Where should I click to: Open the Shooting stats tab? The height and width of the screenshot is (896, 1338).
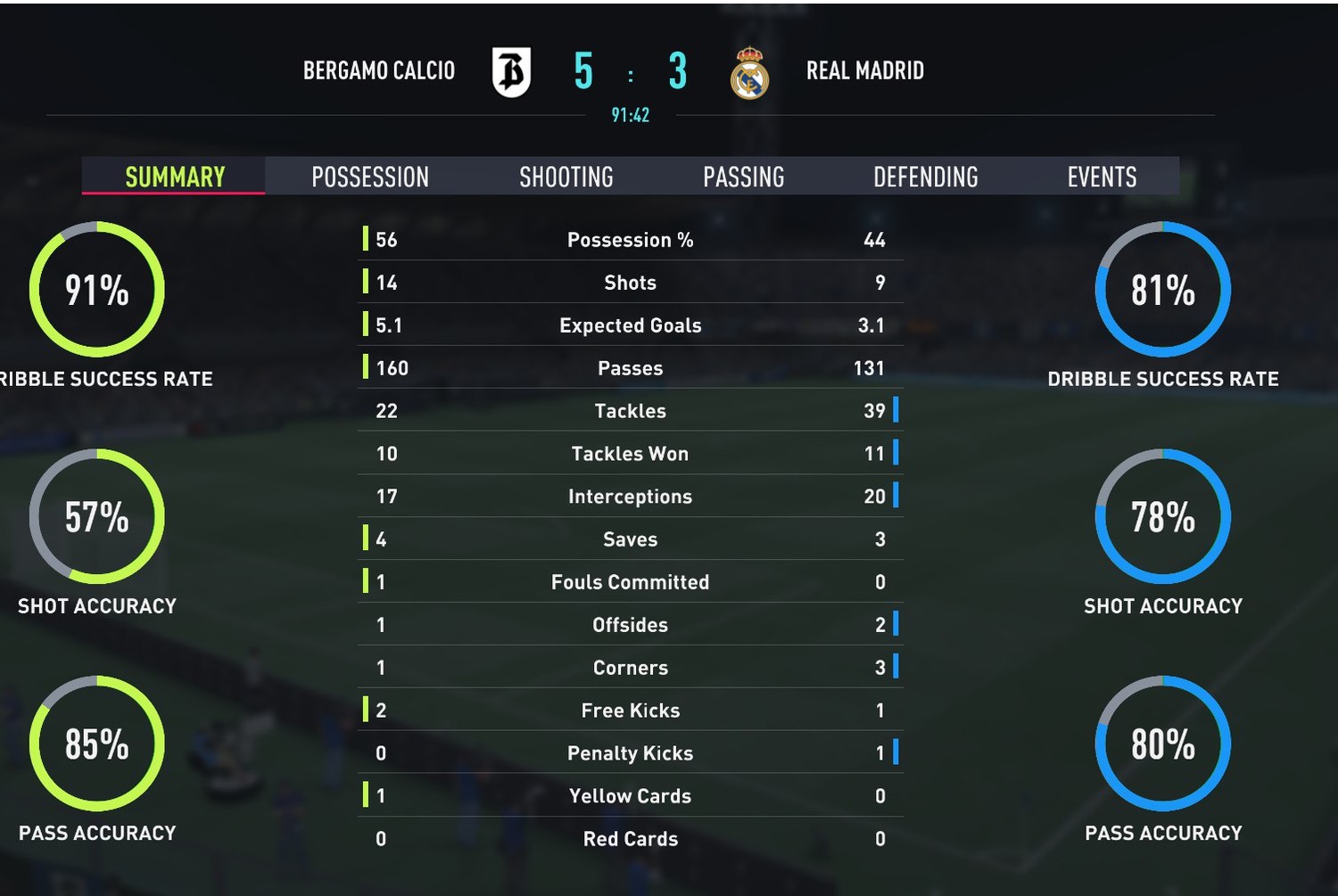(x=566, y=177)
